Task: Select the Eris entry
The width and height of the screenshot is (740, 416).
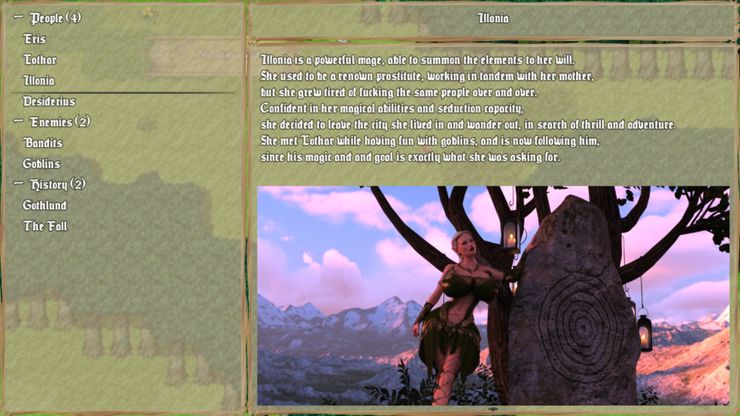Action: pos(35,39)
